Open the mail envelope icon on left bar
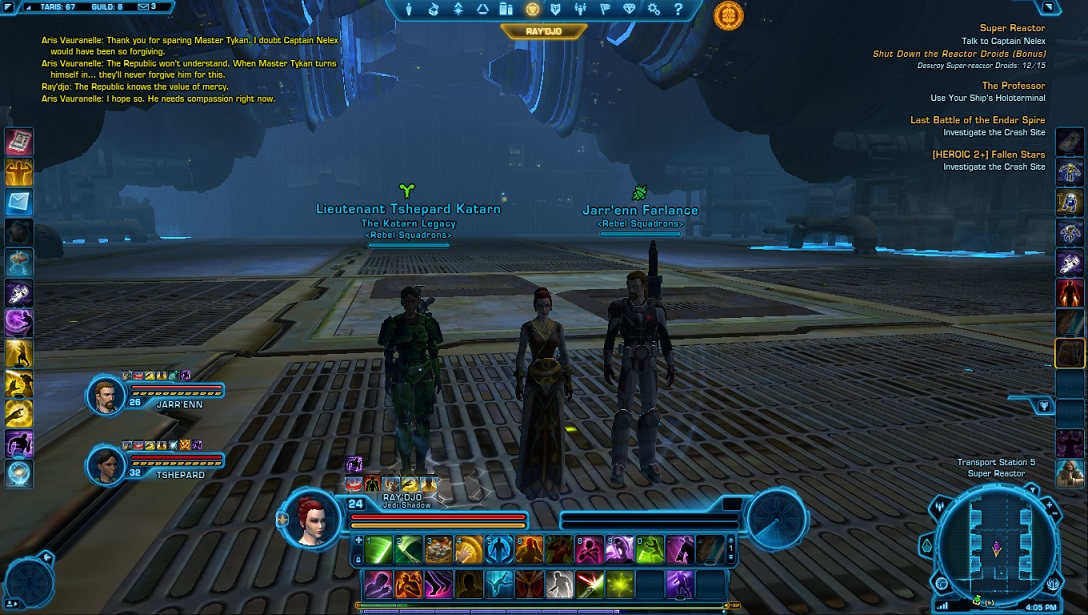This screenshot has width=1088, height=615. [20, 203]
